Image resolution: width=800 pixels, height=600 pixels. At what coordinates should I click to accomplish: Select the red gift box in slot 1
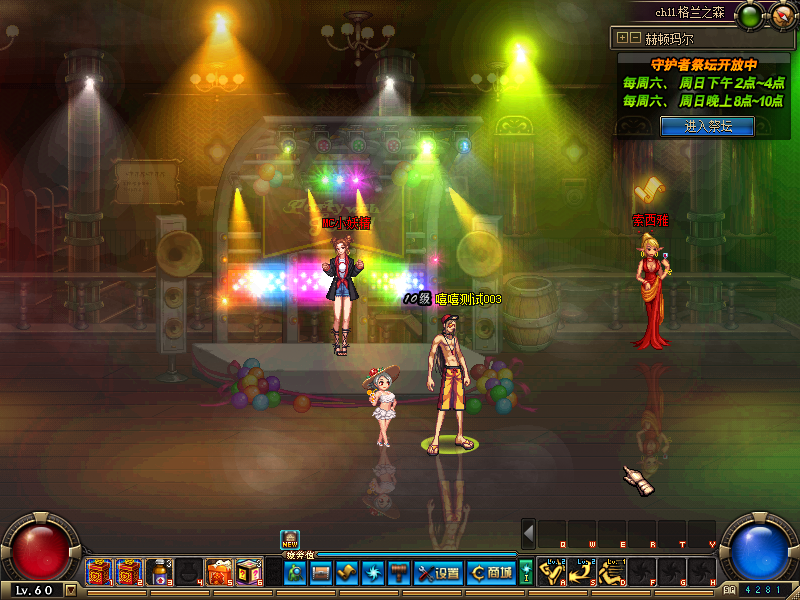click(x=98, y=572)
